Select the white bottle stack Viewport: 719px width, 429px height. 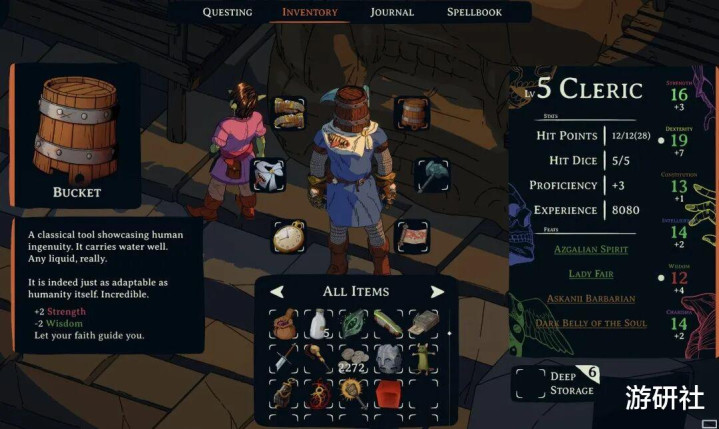pyautogui.click(x=319, y=324)
